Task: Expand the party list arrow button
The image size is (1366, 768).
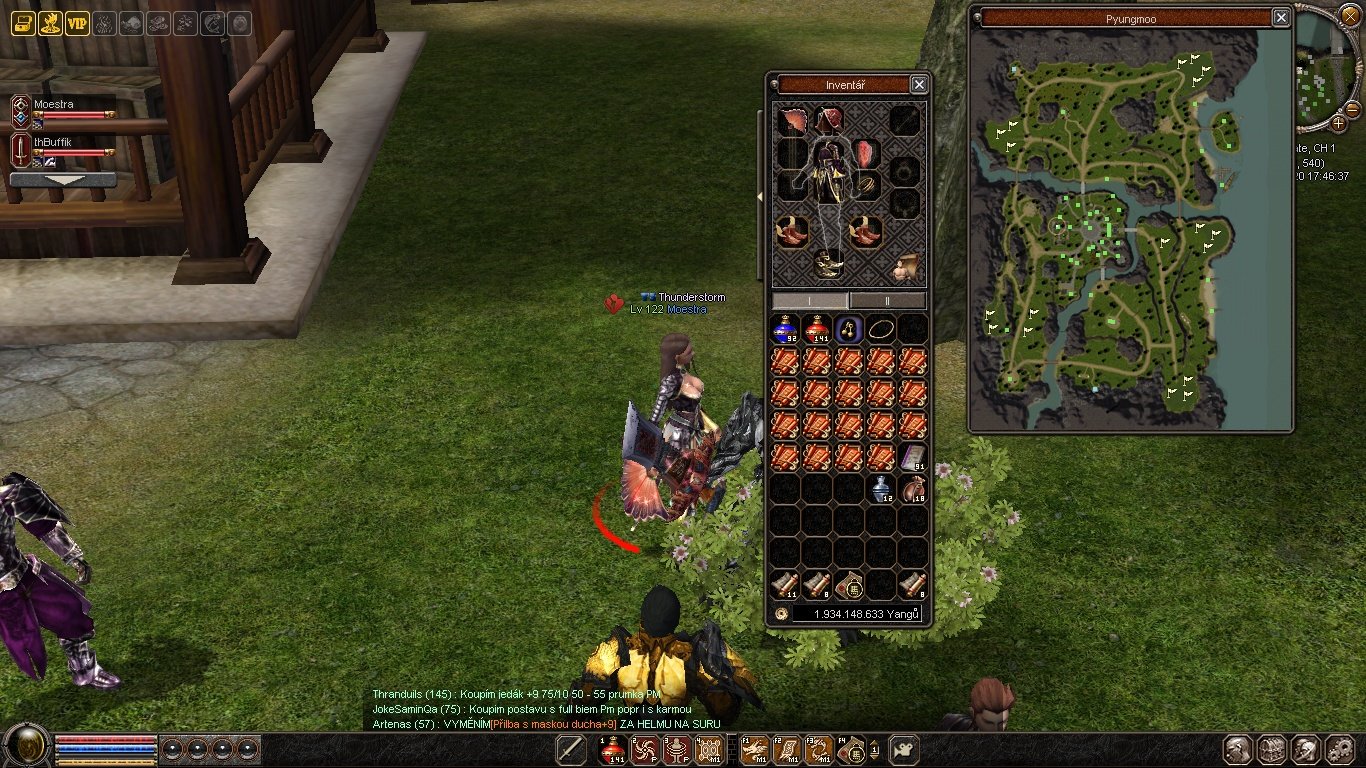Action: [62, 180]
